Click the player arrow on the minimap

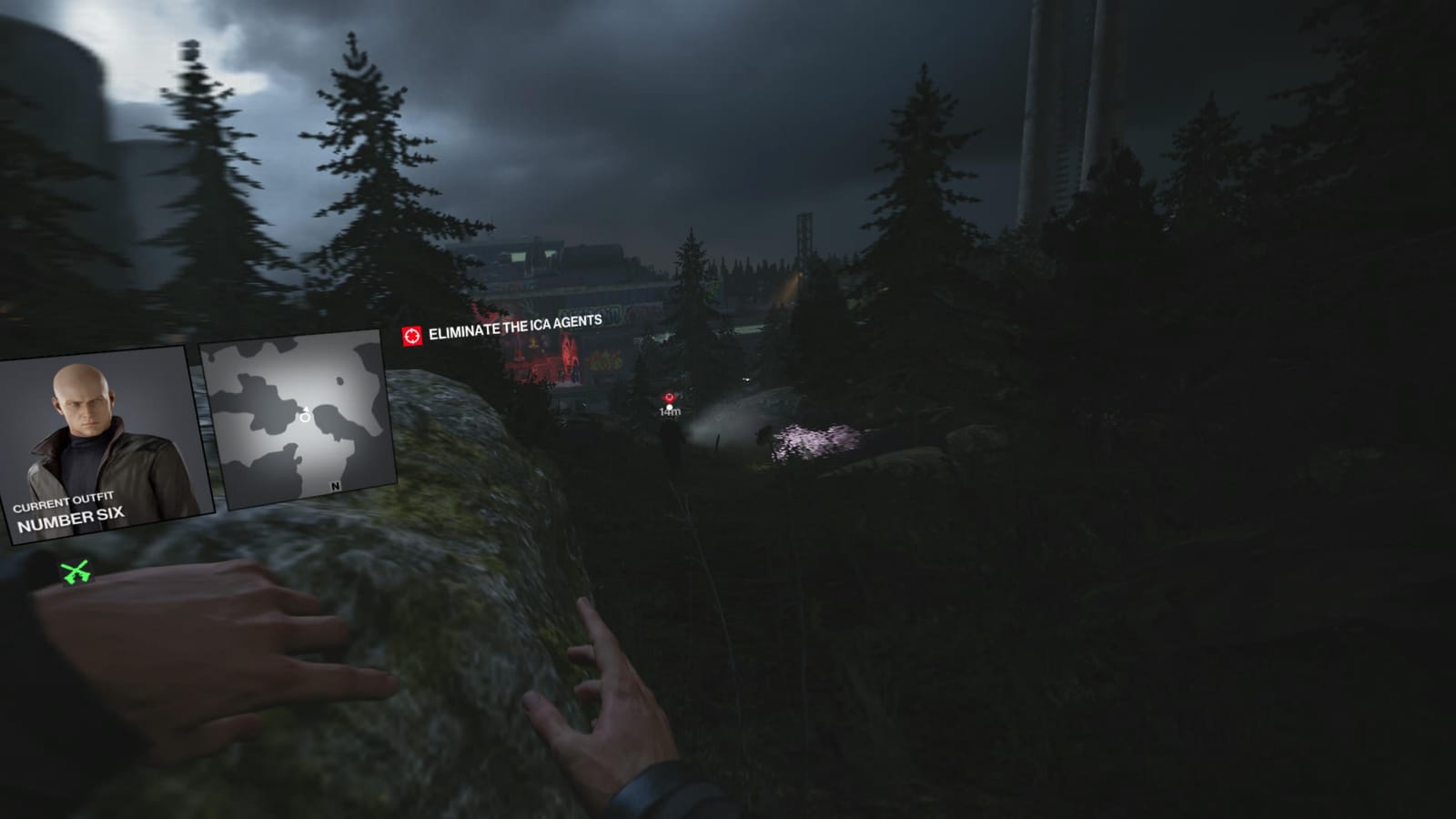[x=306, y=409]
